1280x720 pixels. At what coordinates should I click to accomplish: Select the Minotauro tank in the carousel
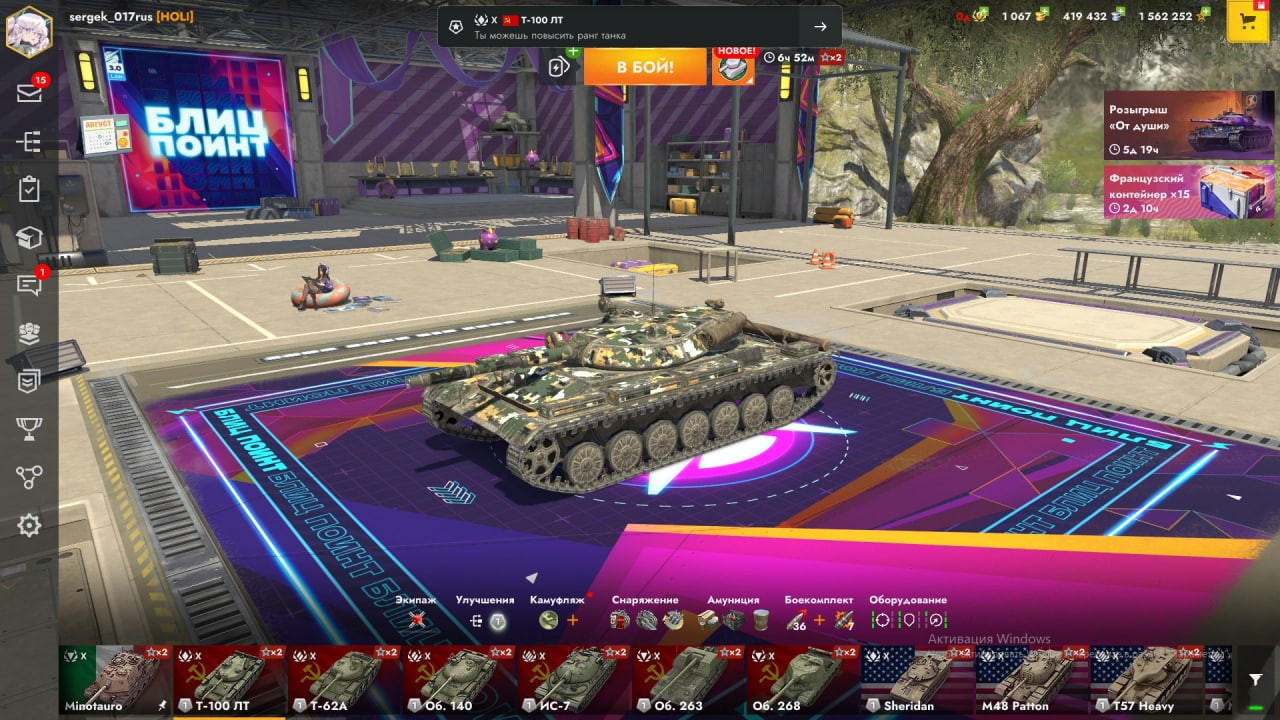pyautogui.click(x=114, y=680)
